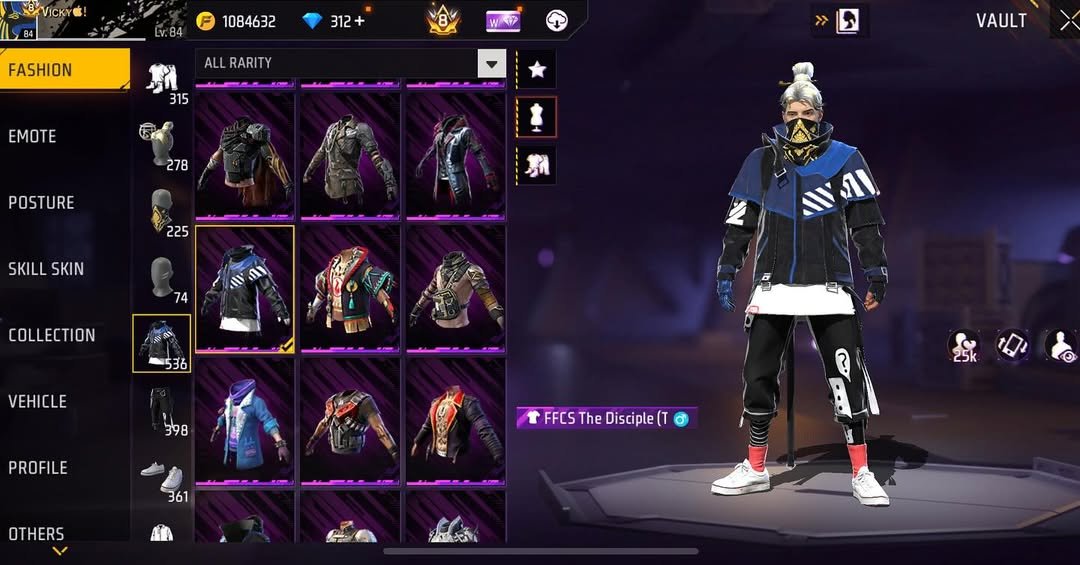1080x565 pixels.
Task: Open the All Rarity dropdown
Action: tap(491, 65)
